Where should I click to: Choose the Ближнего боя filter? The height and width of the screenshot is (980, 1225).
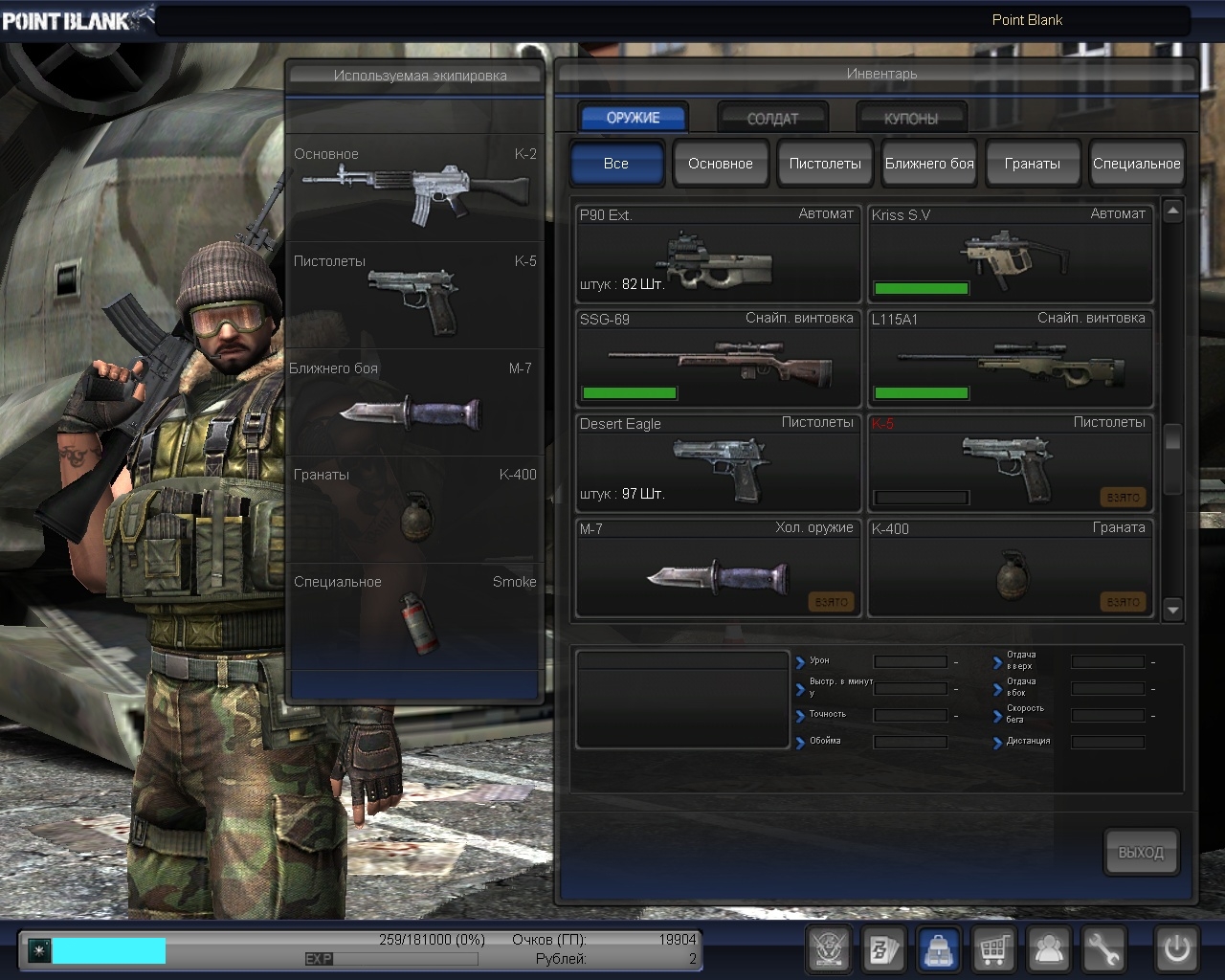[929, 164]
